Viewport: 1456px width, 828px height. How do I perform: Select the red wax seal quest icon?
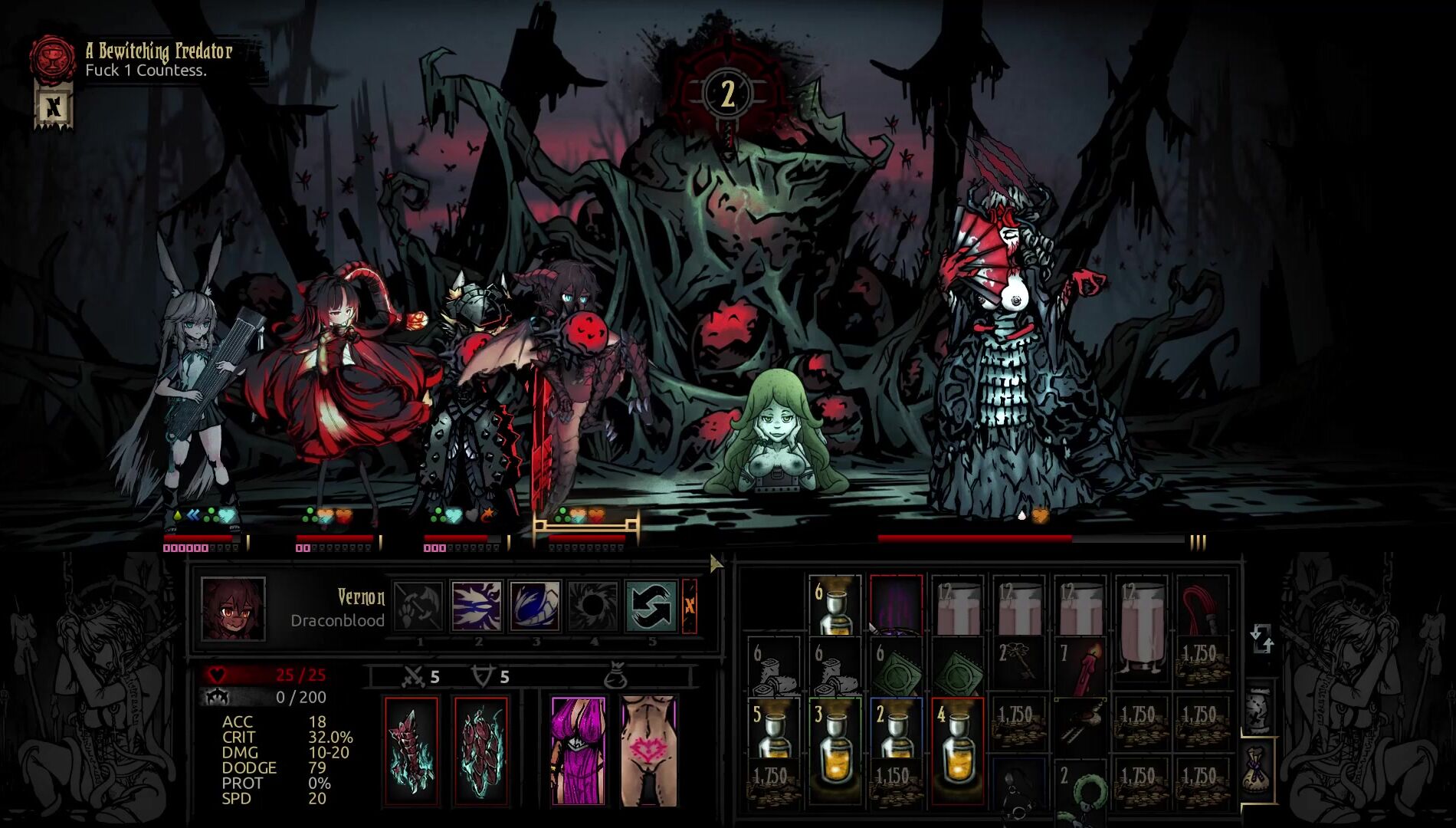[x=51, y=60]
